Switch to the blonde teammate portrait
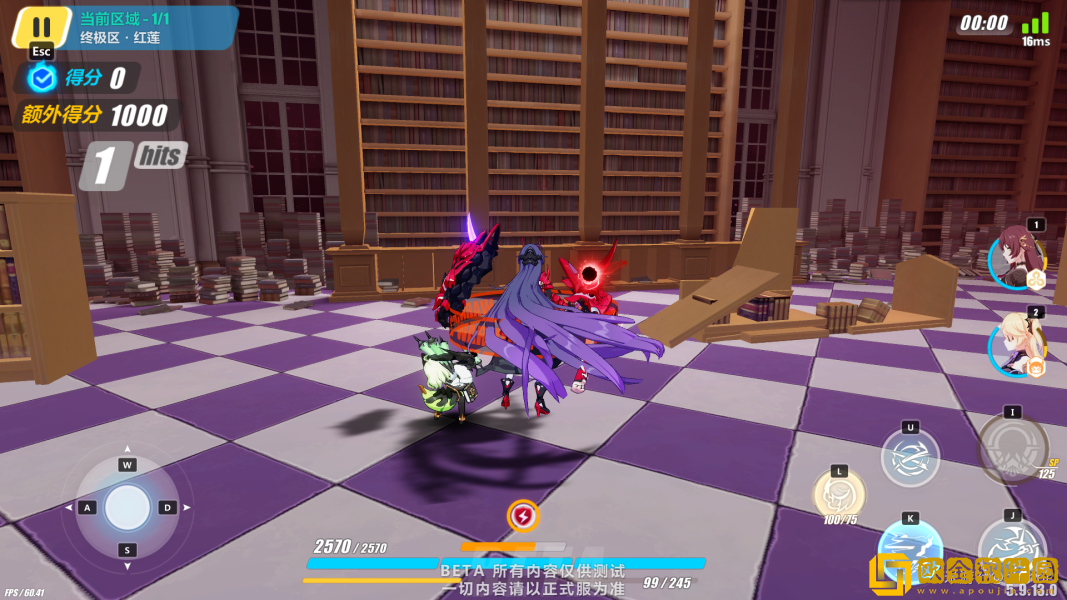This screenshot has width=1067, height=600. click(x=1017, y=346)
